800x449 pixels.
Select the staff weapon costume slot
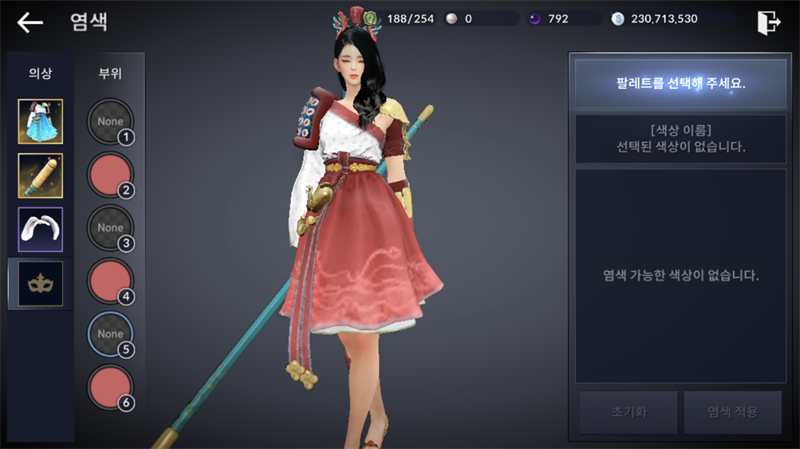pyautogui.click(x=41, y=176)
